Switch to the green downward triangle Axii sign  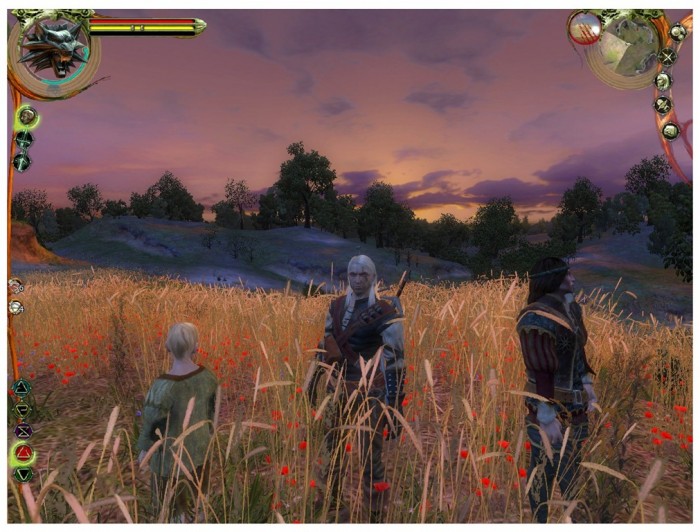click(x=22, y=475)
